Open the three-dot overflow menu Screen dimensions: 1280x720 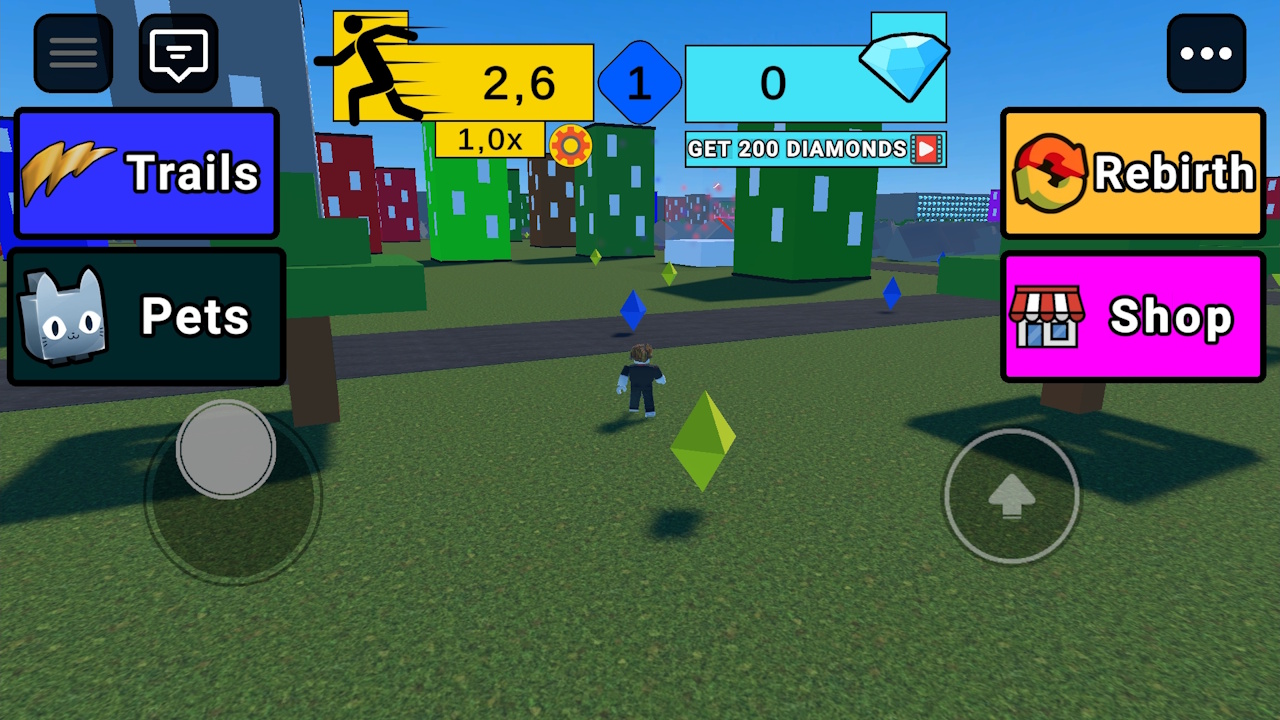pyautogui.click(x=1207, y=52)
